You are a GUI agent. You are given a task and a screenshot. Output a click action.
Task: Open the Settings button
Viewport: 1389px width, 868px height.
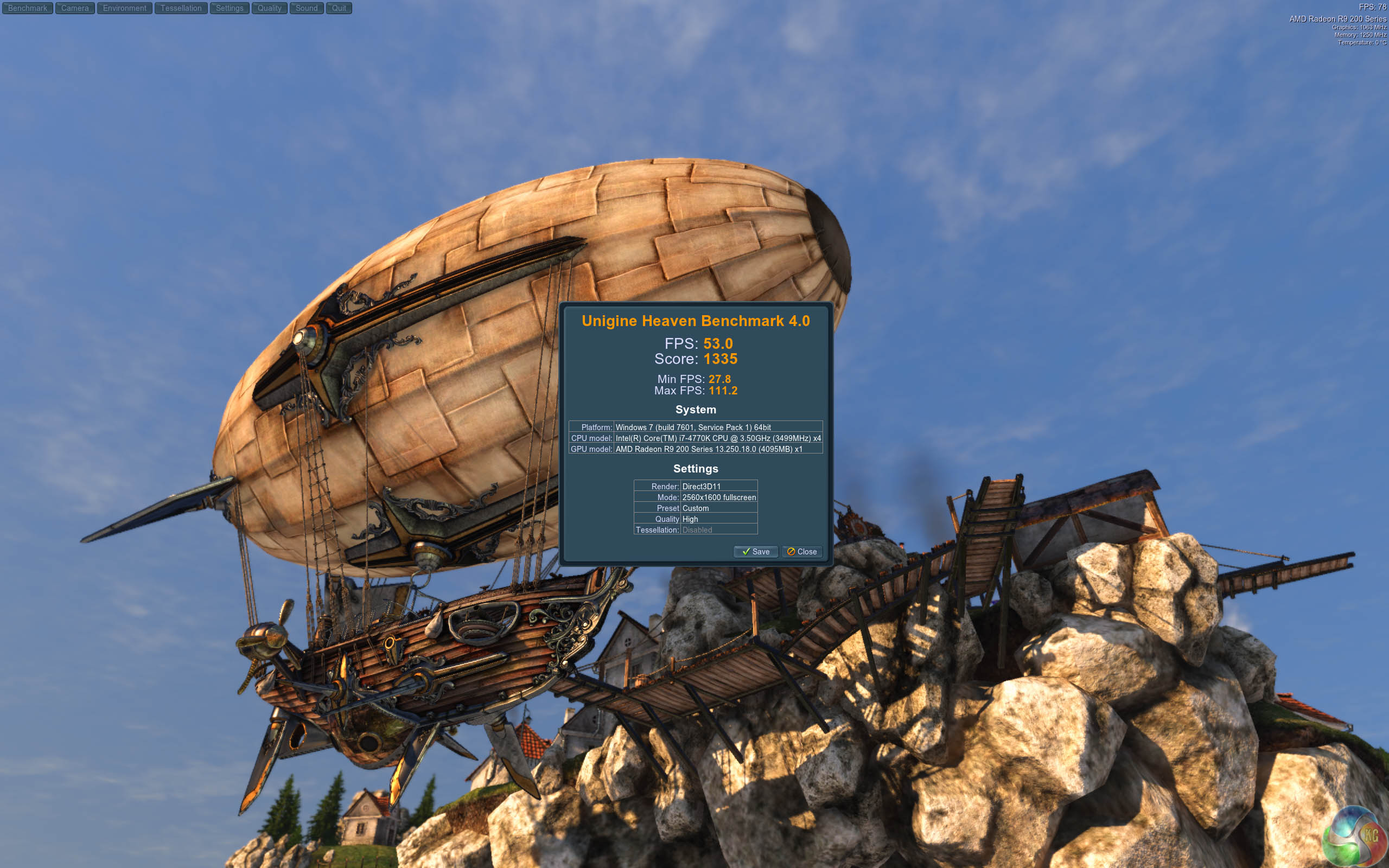(x=230, y=8)
